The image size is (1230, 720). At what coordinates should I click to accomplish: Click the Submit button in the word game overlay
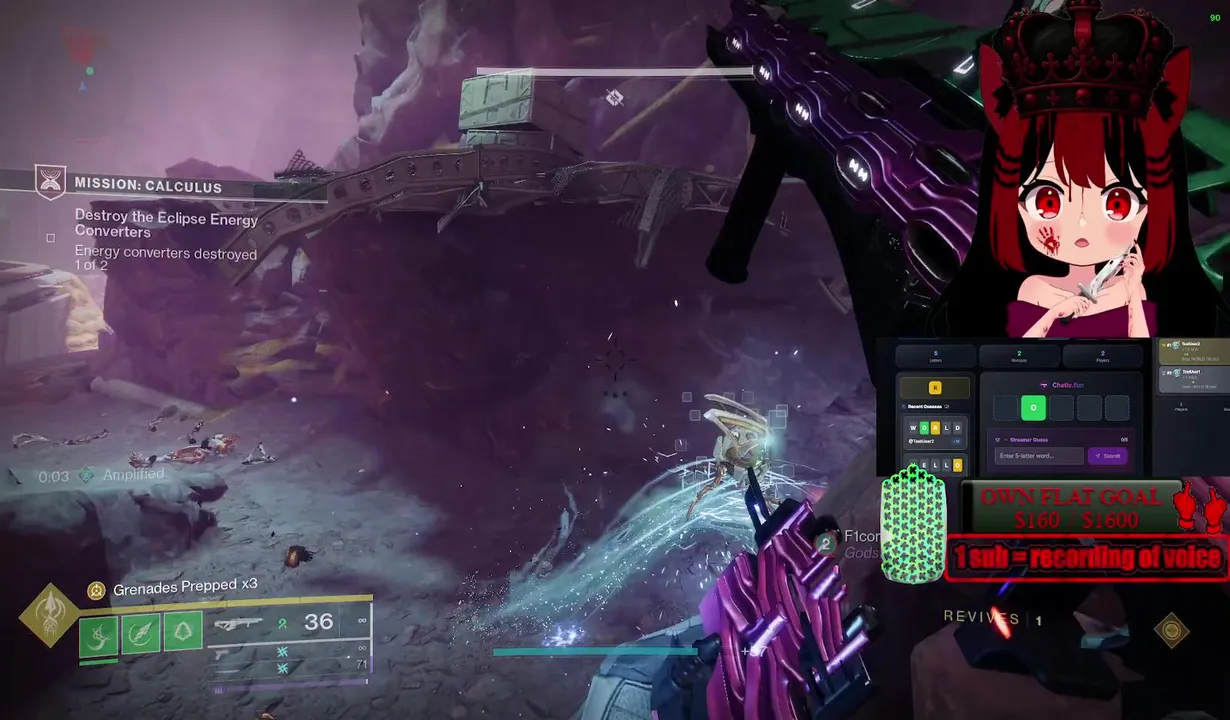pyautogui.click(x=1108, y=456)
